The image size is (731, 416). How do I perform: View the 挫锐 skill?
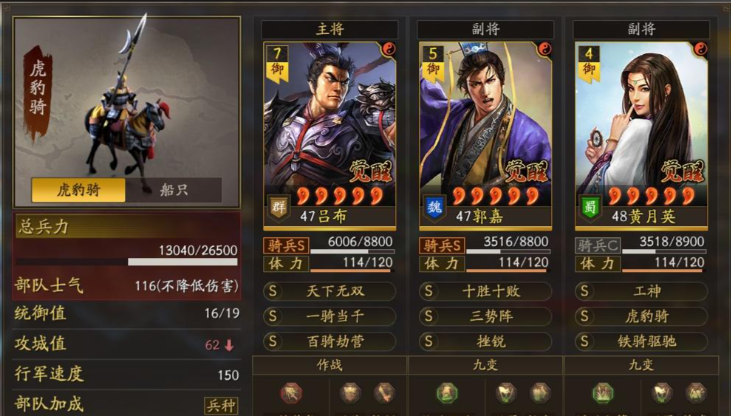pyautogui.click(x=485, y=341)
